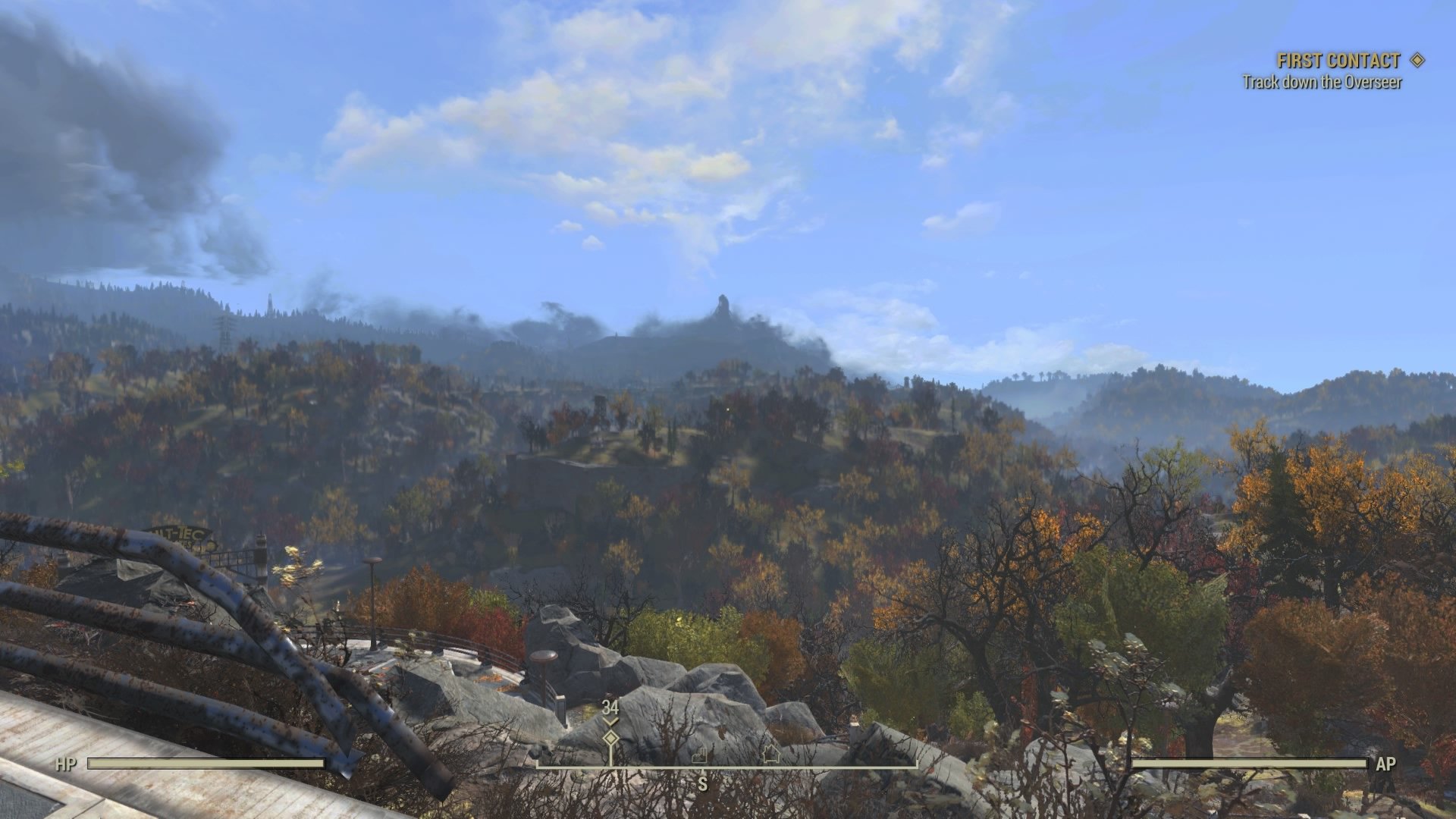Click the radio tower silhouette on the left ridge

(269, 303)
